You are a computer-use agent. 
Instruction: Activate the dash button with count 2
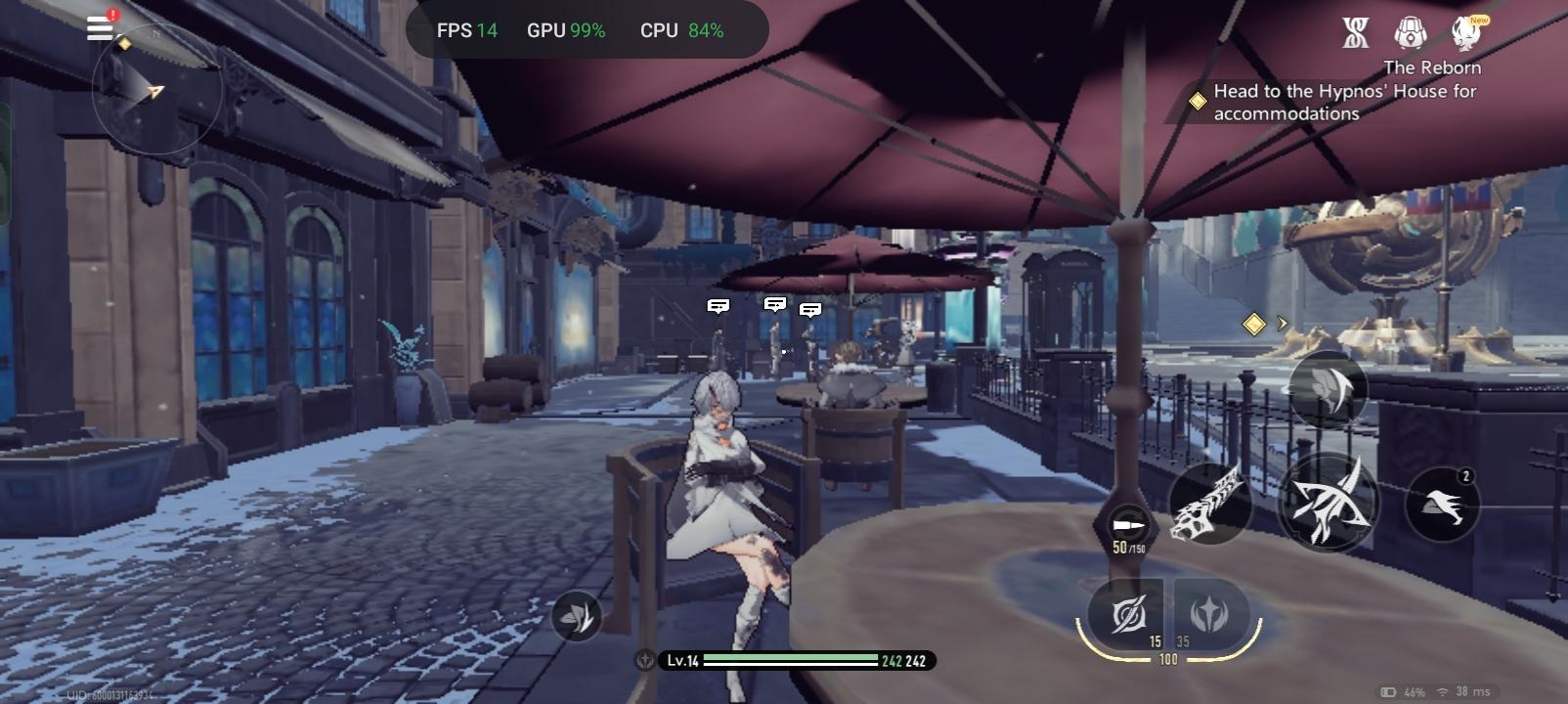1442,505
